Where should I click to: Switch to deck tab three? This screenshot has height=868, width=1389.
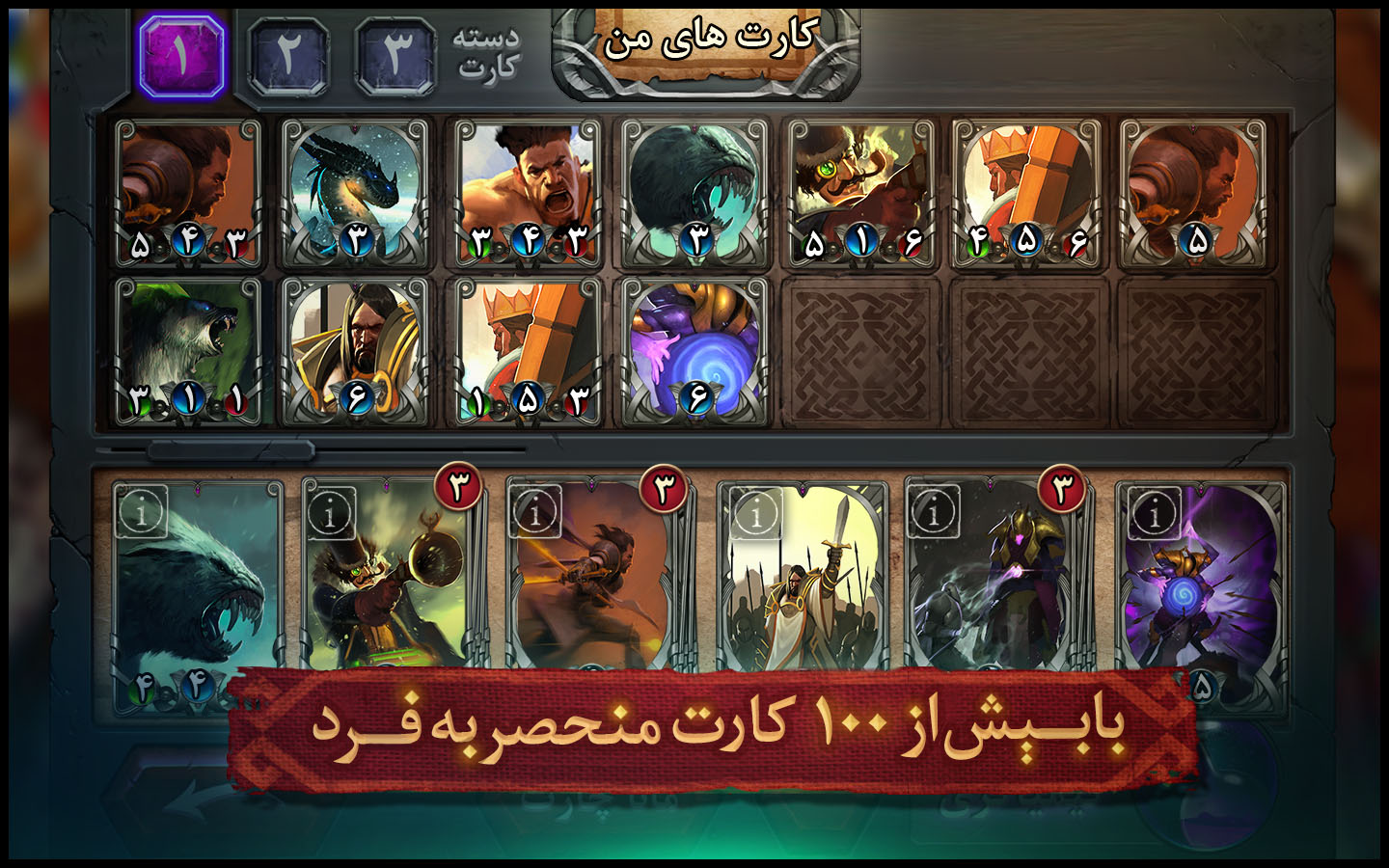tap(395, 56)
